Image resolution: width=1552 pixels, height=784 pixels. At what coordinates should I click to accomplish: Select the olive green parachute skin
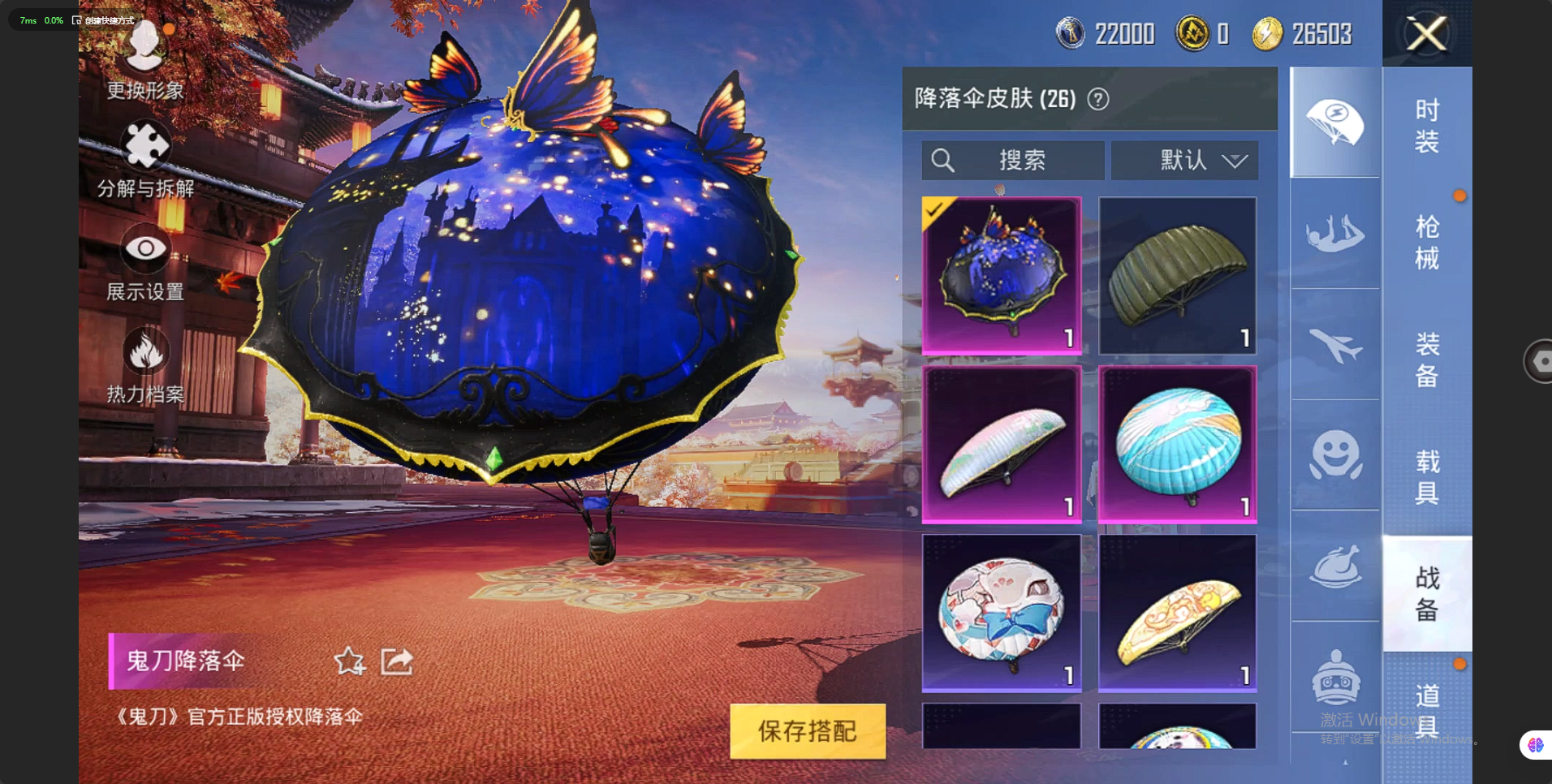click(1177, 275)
